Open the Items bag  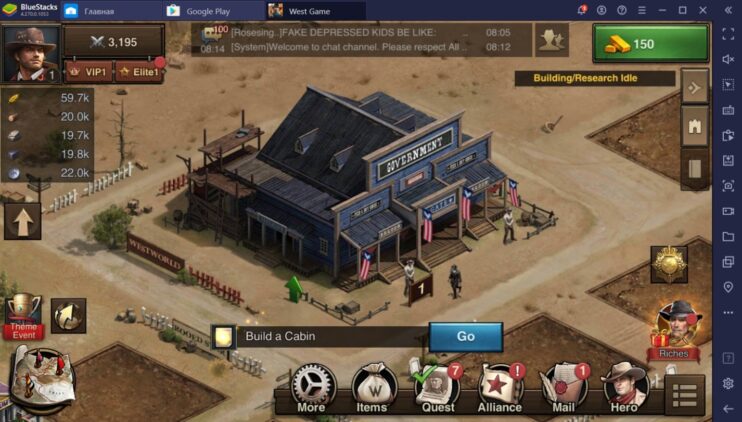coord(372,389)
